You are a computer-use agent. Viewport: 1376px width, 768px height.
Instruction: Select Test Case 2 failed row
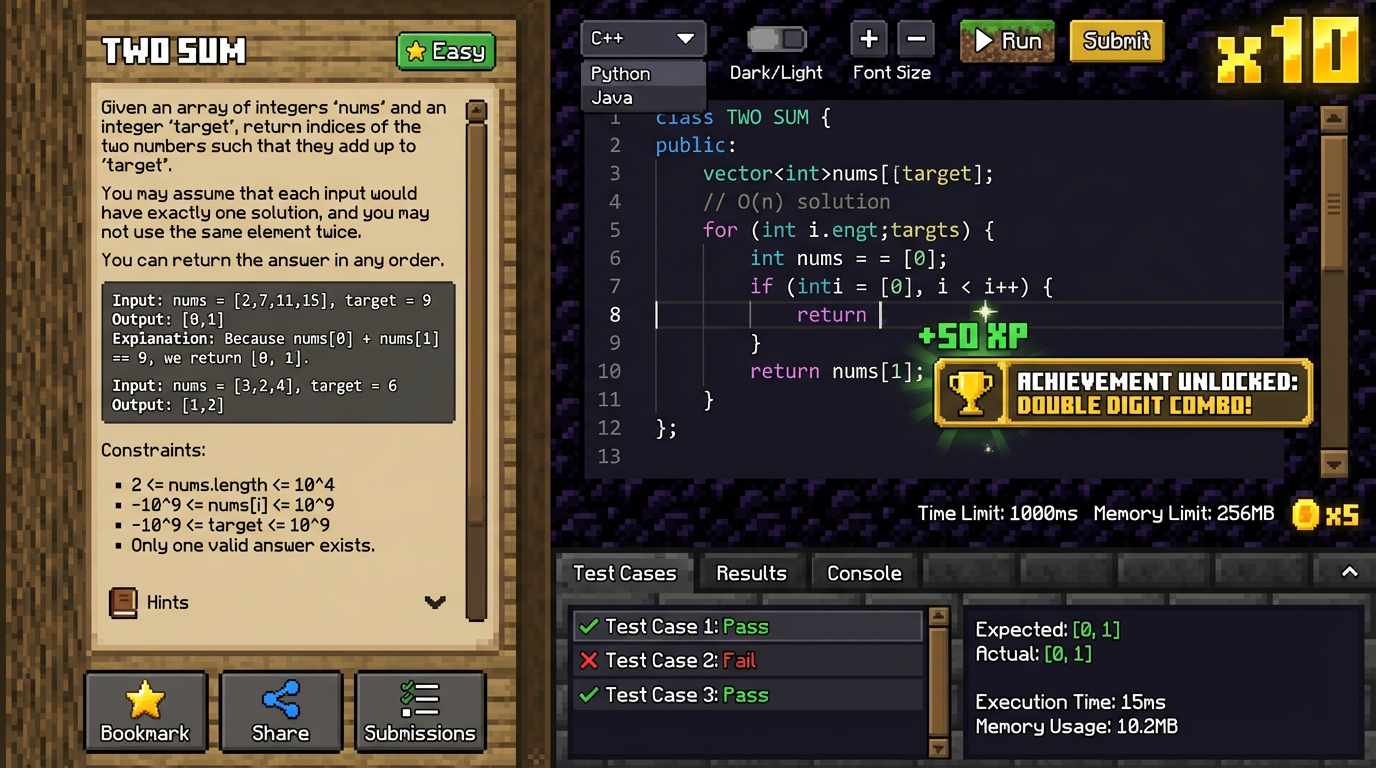click(746, 660)
